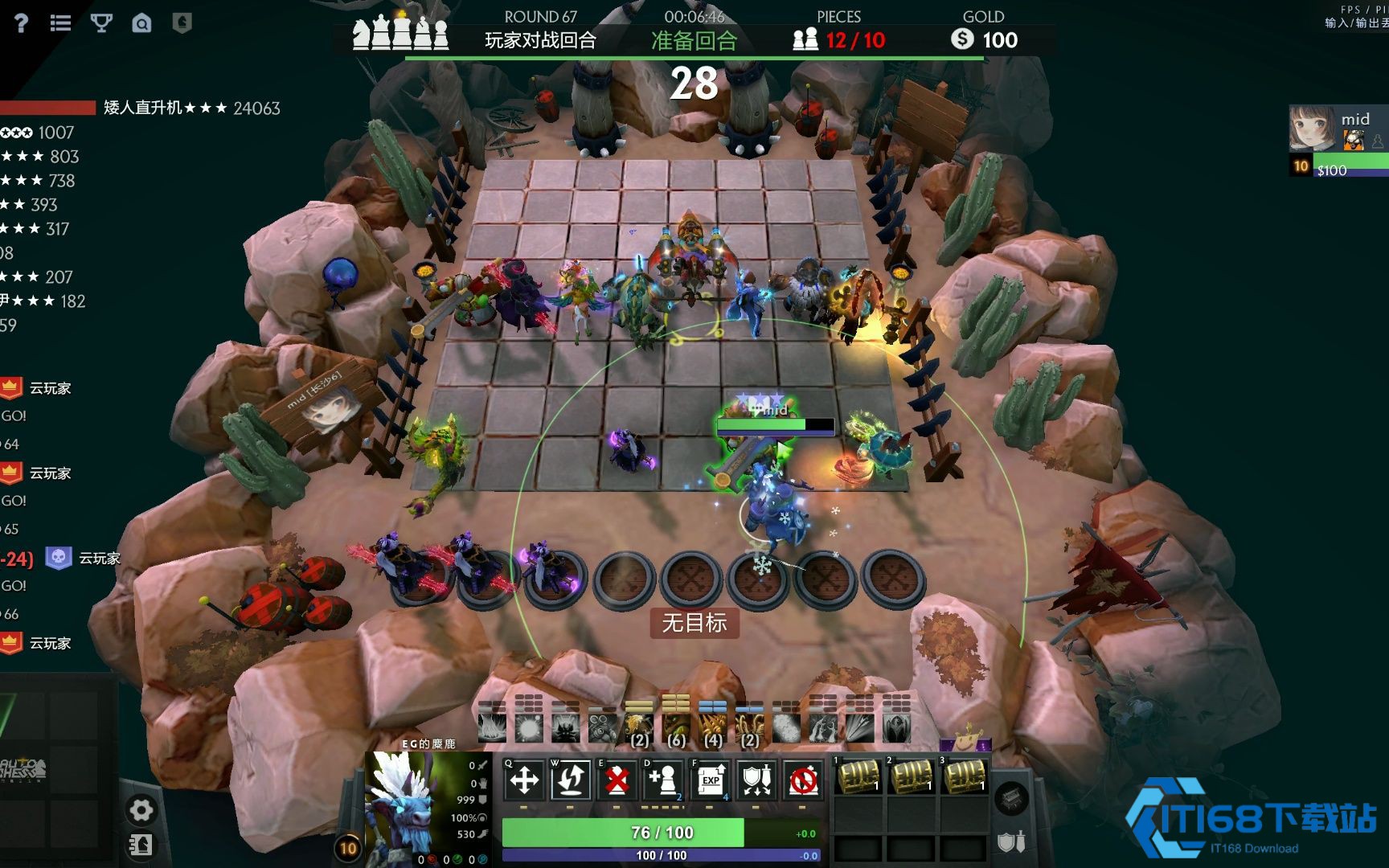Image resolution: width=1389 pixels, height=868 pixels.
Task: Use the recruit chess piece ability
Action: point(663,780)
